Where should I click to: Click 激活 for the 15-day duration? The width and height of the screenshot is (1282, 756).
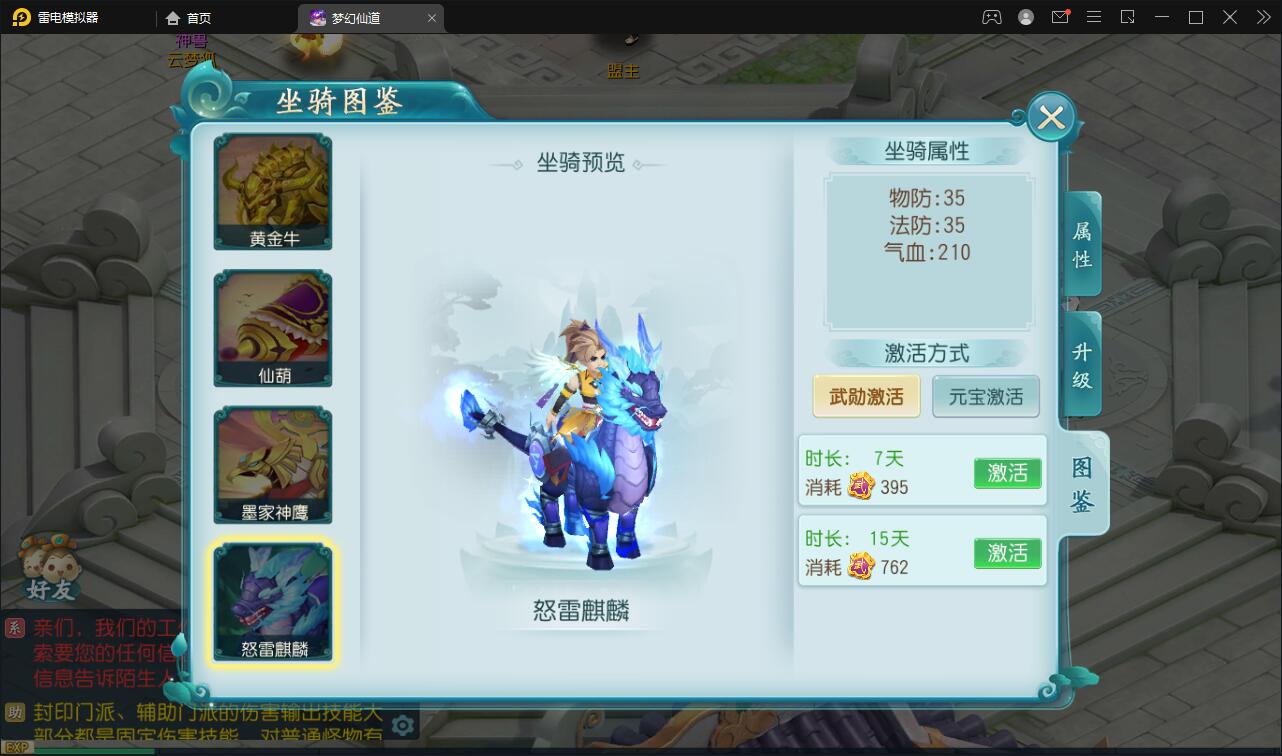(x=1007, y=553)
